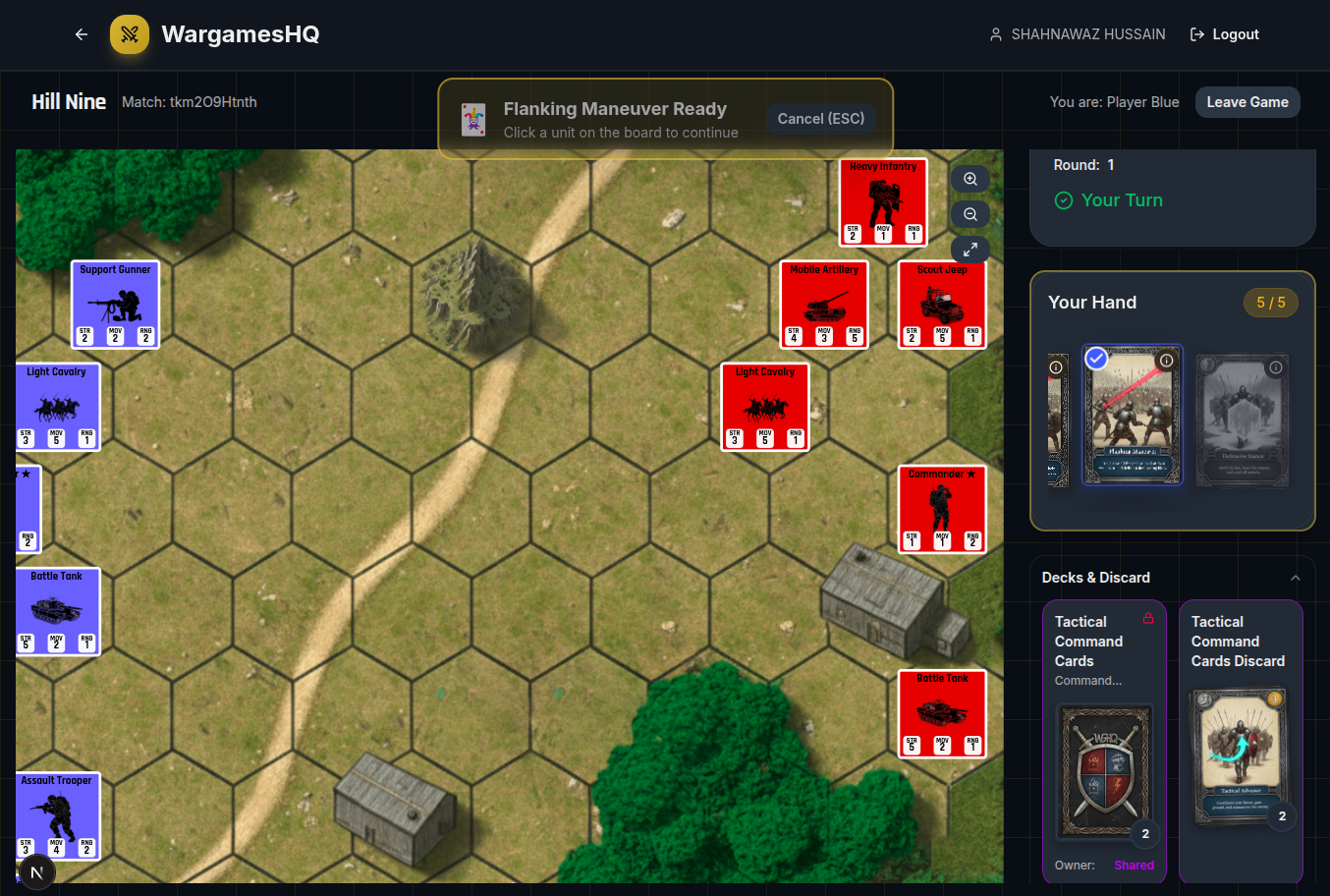Click the Commander unit card on the map

[942, 508]
